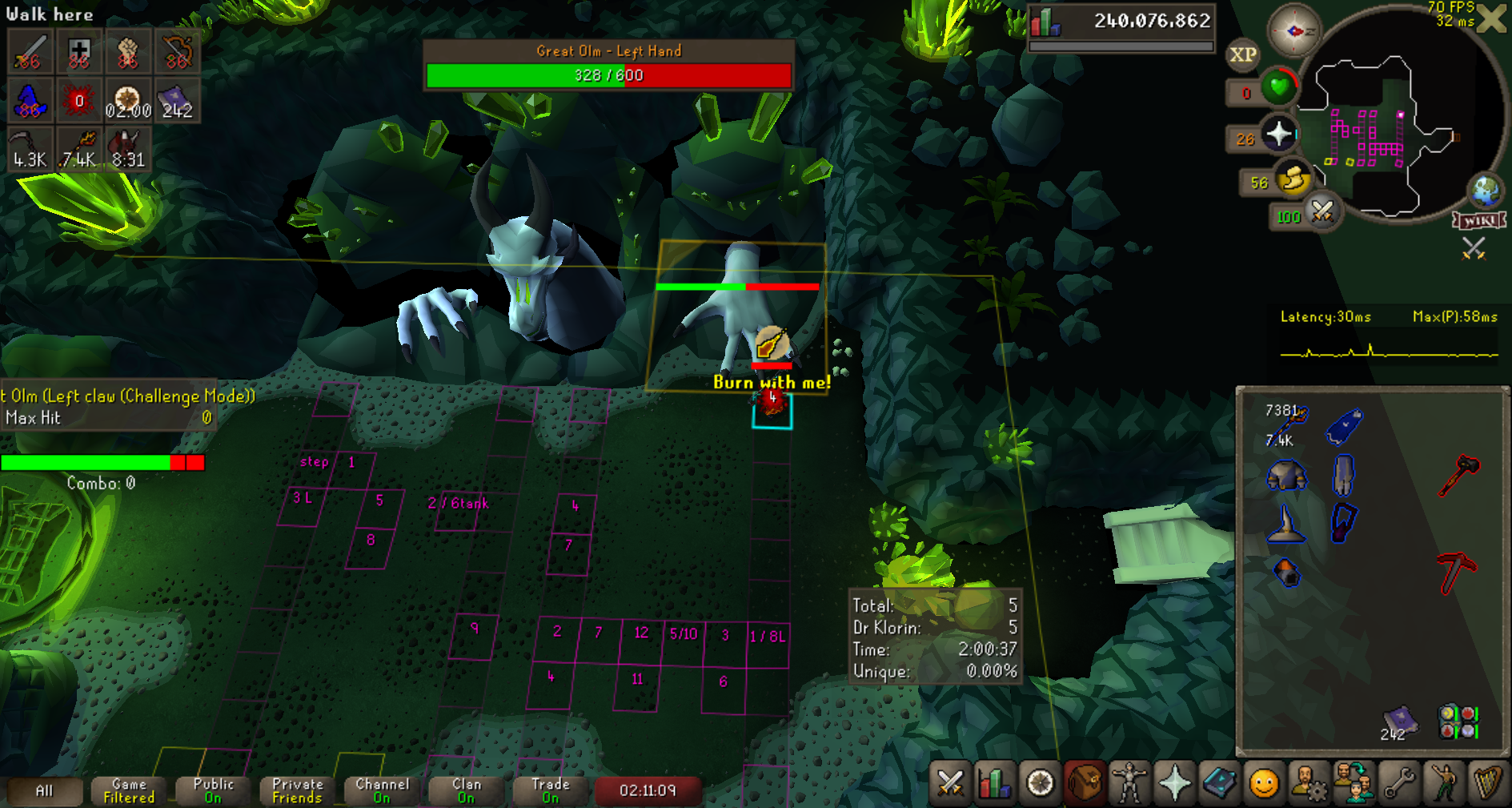This screenshot has width=1512, height=808.
Task: Toggle the Public chat filter
Action: click(213, 790)
